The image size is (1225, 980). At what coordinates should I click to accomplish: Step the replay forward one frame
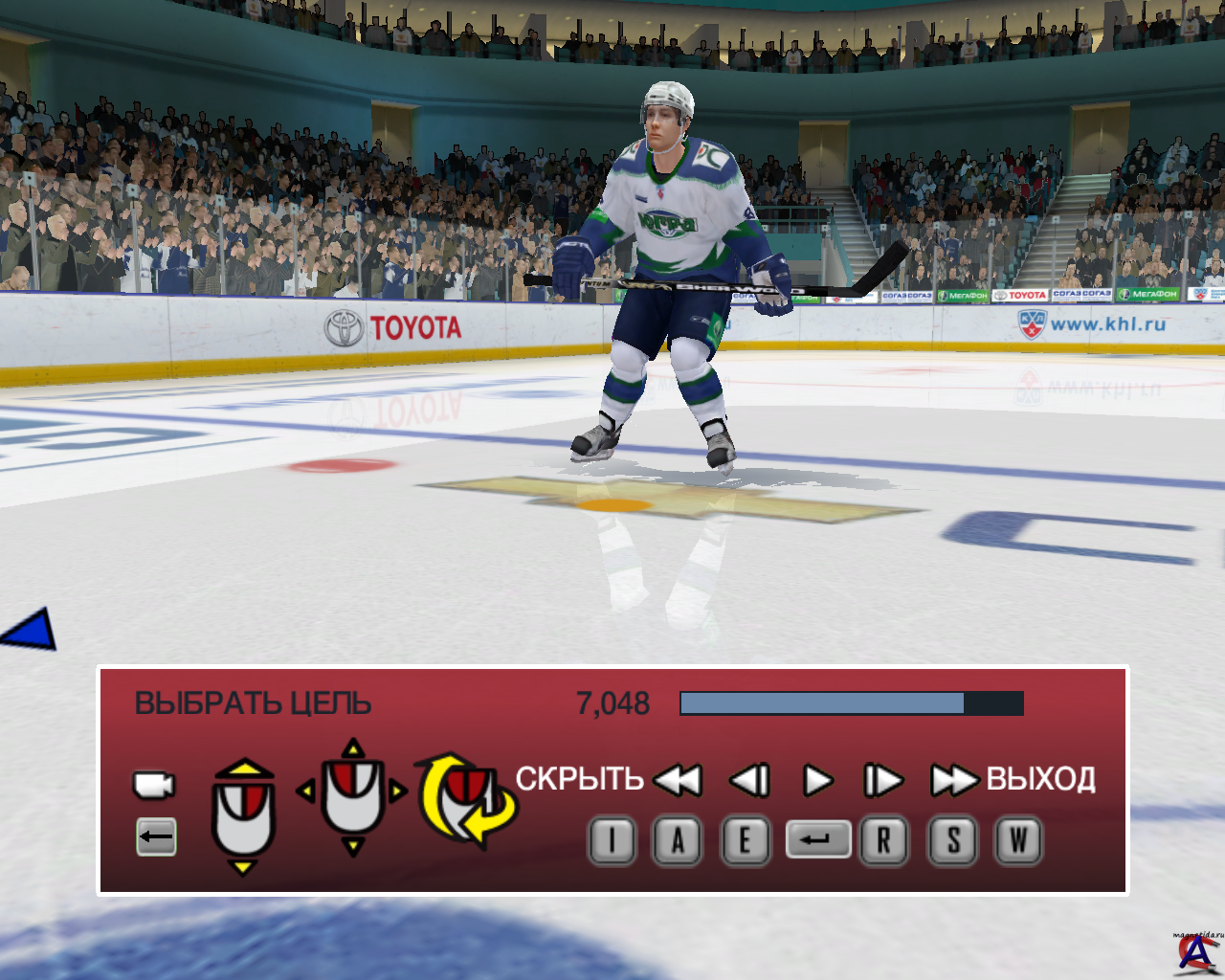point(882,781)
